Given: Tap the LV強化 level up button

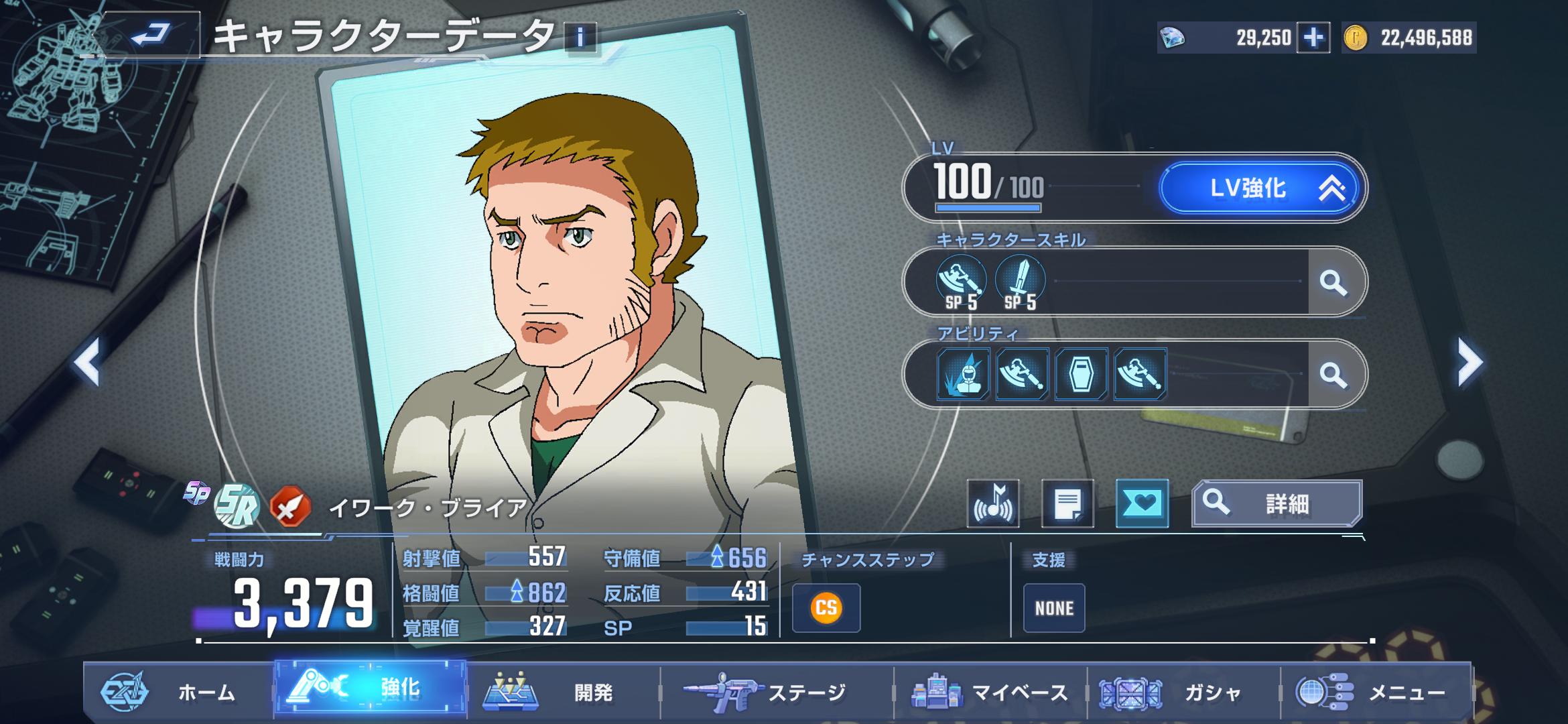Looking at the screenshot, I should pyautogui.click(x=1260, y=188).
